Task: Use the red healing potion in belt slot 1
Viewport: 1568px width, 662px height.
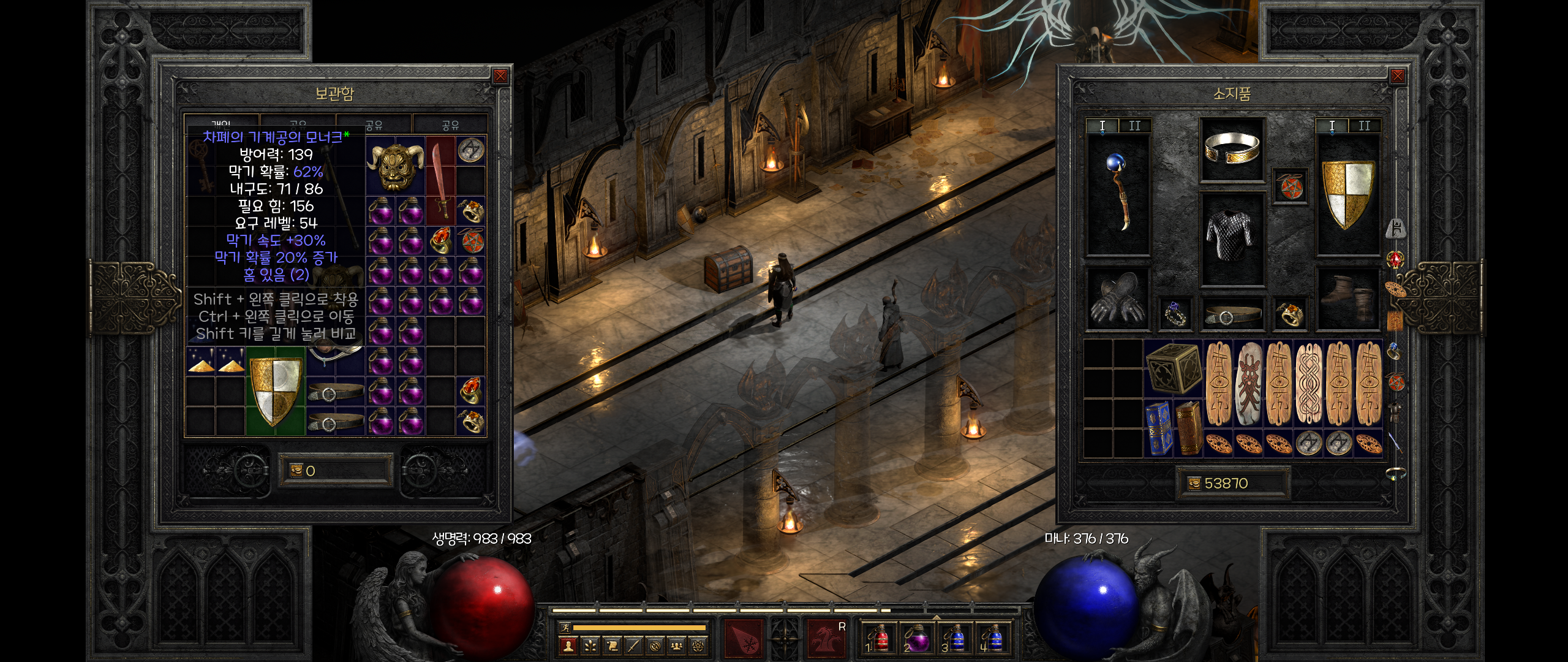Action: (x=878, y=639)
